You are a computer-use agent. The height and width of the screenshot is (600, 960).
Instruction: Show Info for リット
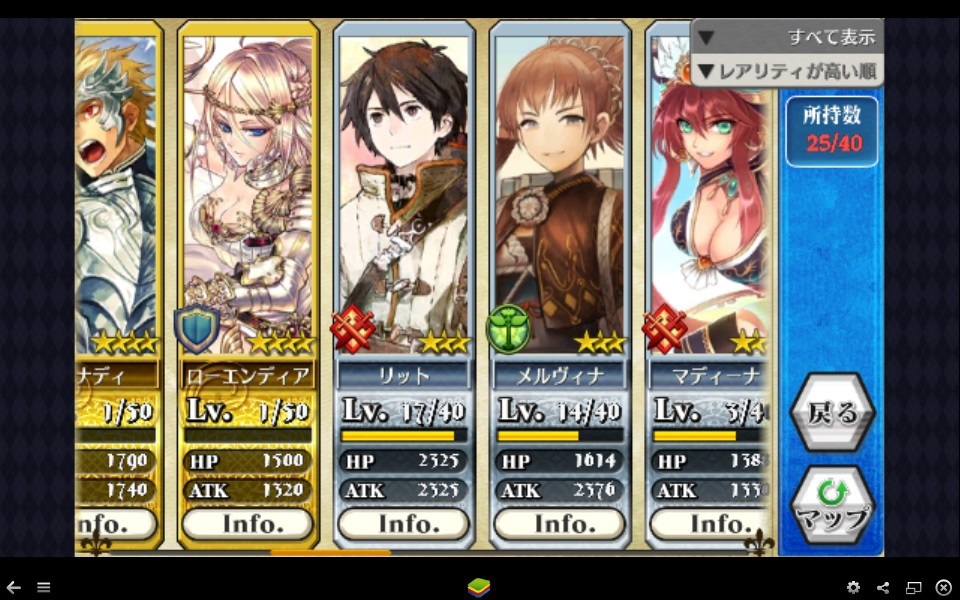point(404,524)
